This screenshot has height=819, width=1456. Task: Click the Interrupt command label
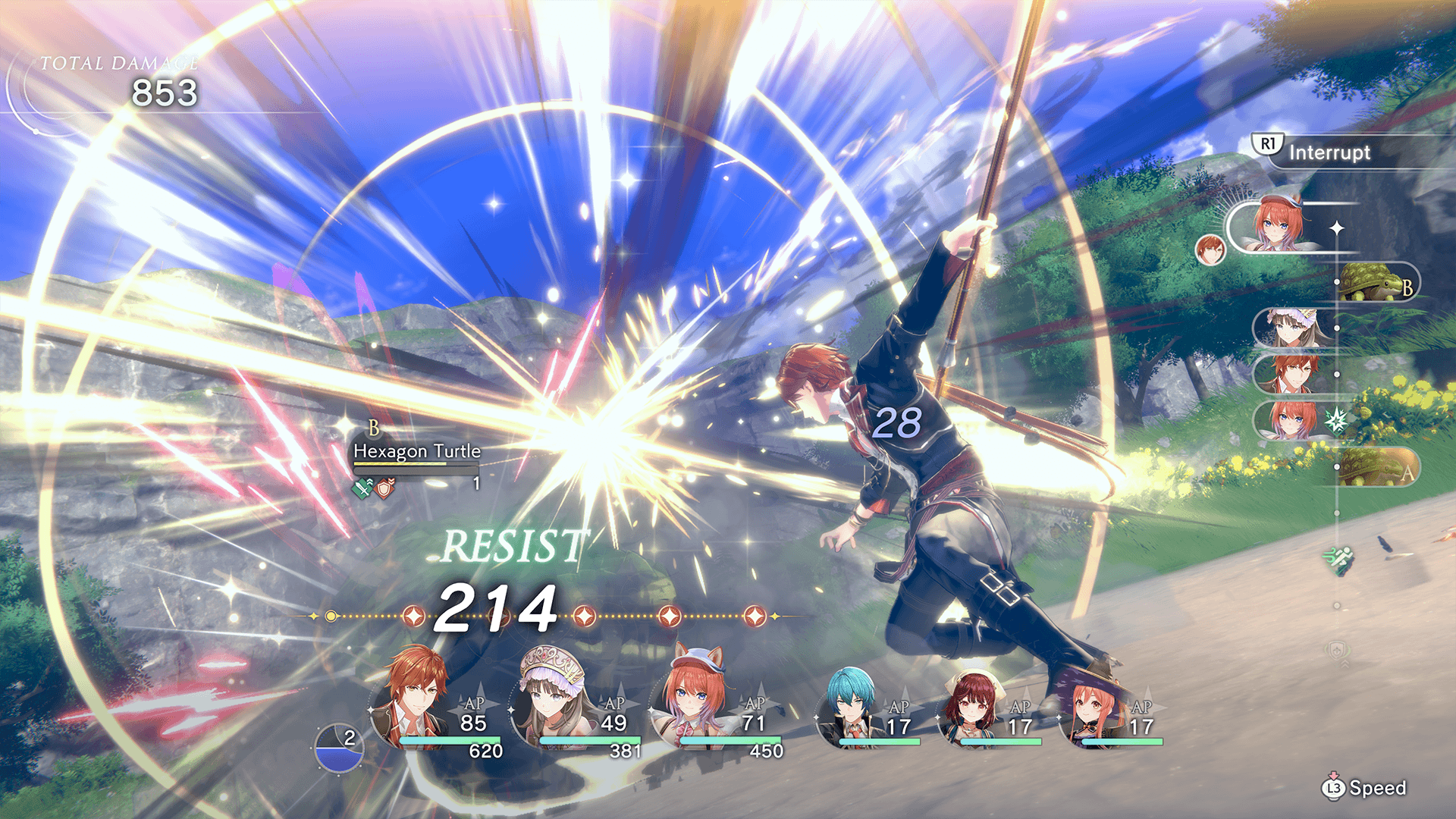tap(1329, 152)
